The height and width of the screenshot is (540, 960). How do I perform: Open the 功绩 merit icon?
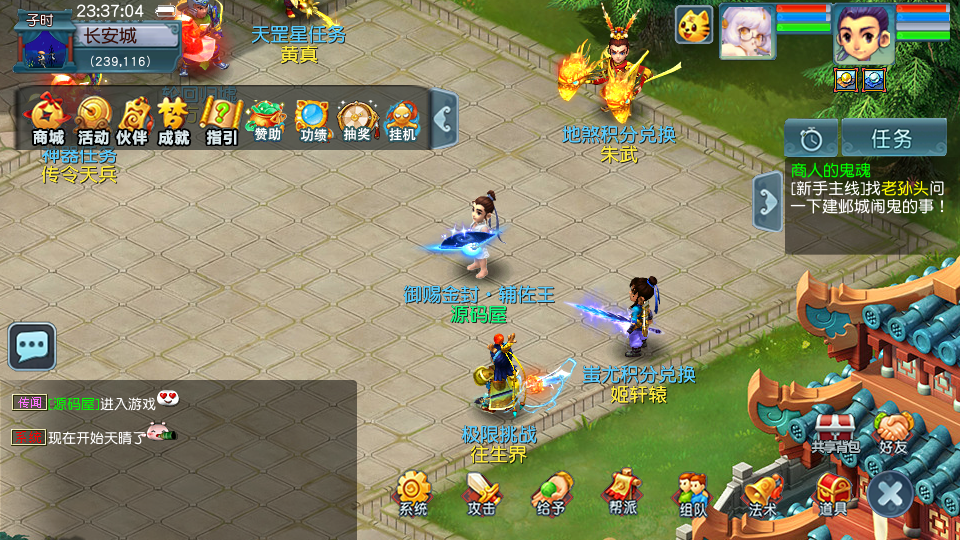pyautogui.click(x=313, y=120)
